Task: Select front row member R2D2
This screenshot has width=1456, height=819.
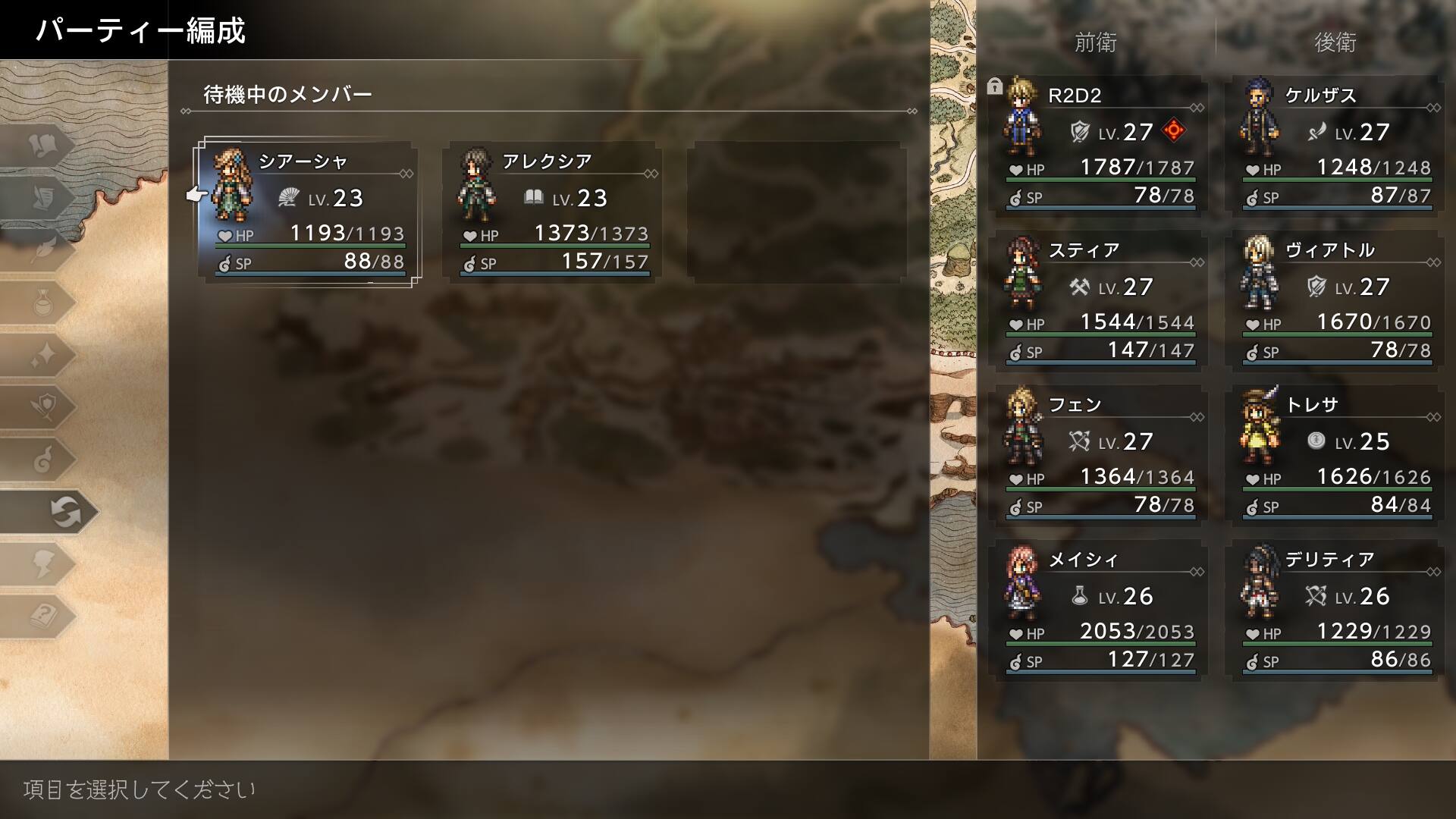Action: tap(1100, 146)
